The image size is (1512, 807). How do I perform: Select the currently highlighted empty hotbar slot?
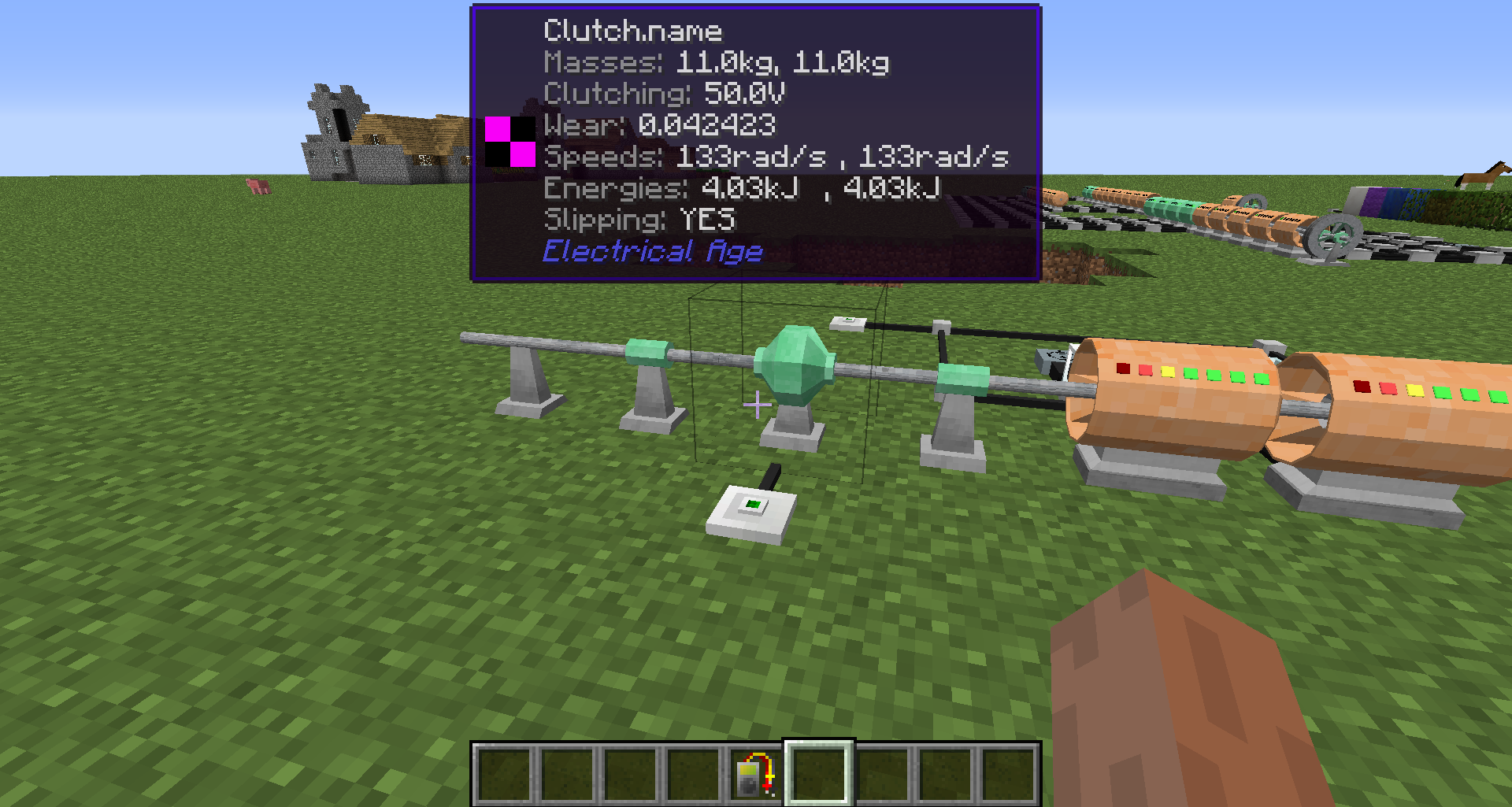click(x=816, y=770)
